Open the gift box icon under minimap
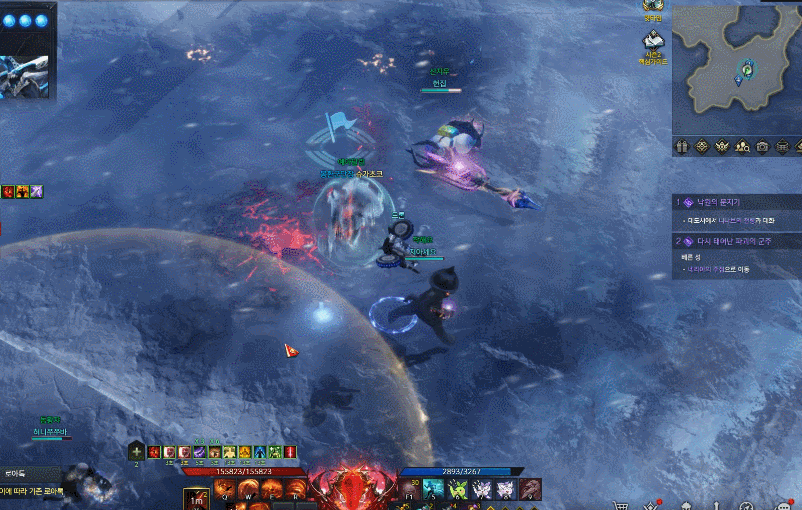This screenshot has width=802, height=510. pyautogui.click(x=683, y=146)
